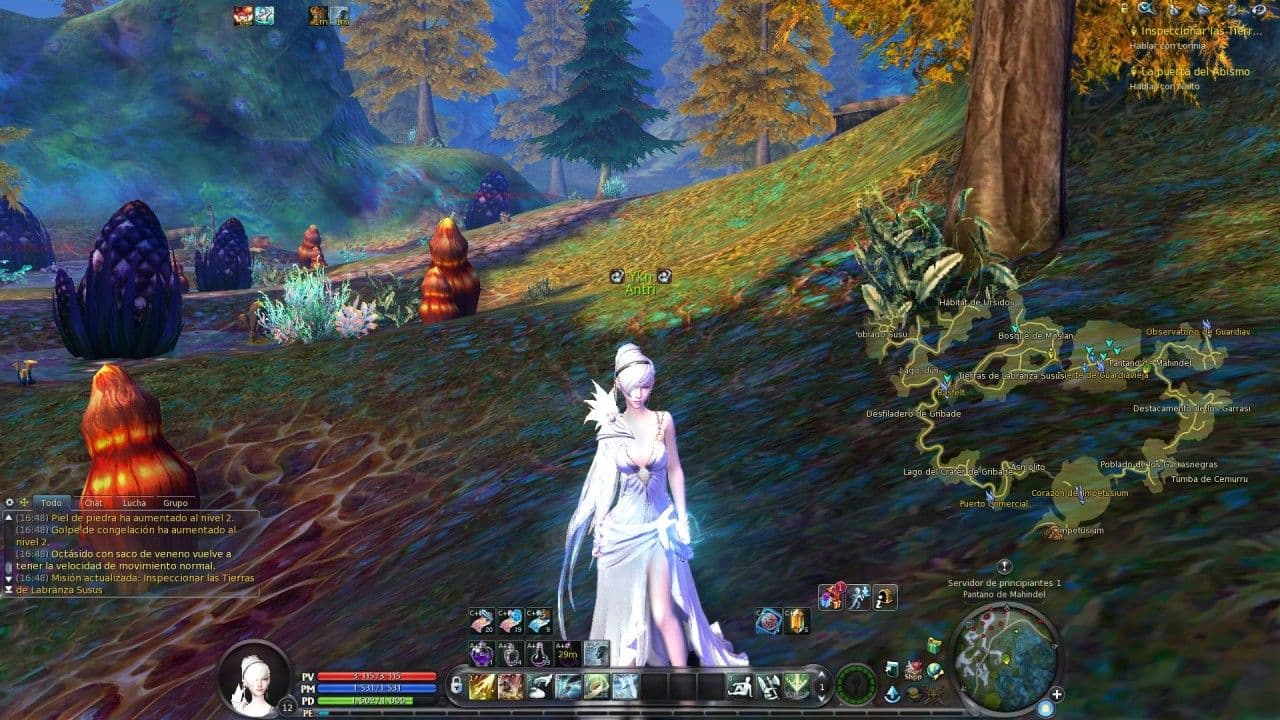Select the Grupo chat tab
The image size is (1280, 720).
tap(176, 503)
